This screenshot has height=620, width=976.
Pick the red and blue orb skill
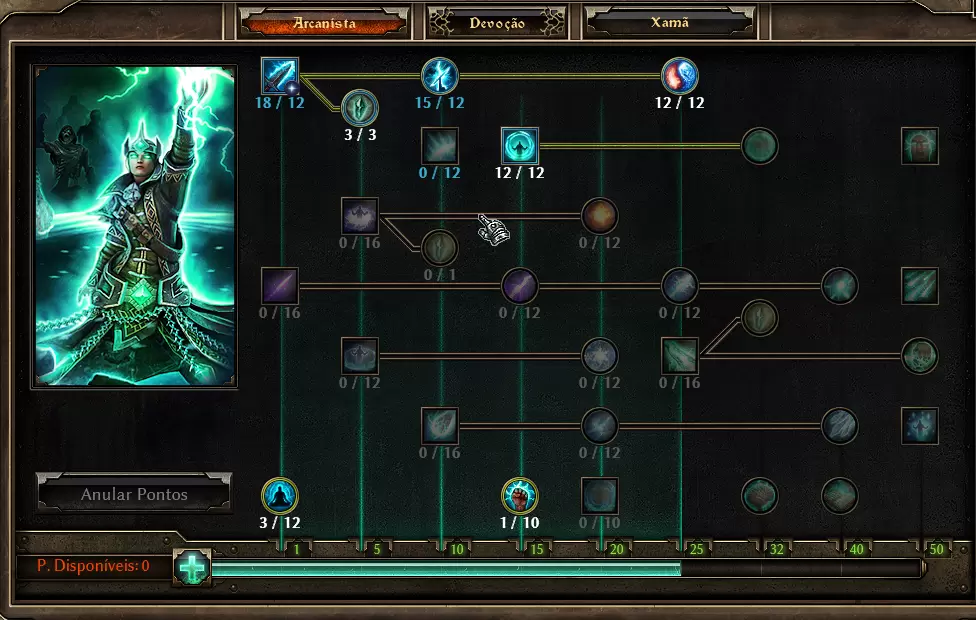point(680,76)
